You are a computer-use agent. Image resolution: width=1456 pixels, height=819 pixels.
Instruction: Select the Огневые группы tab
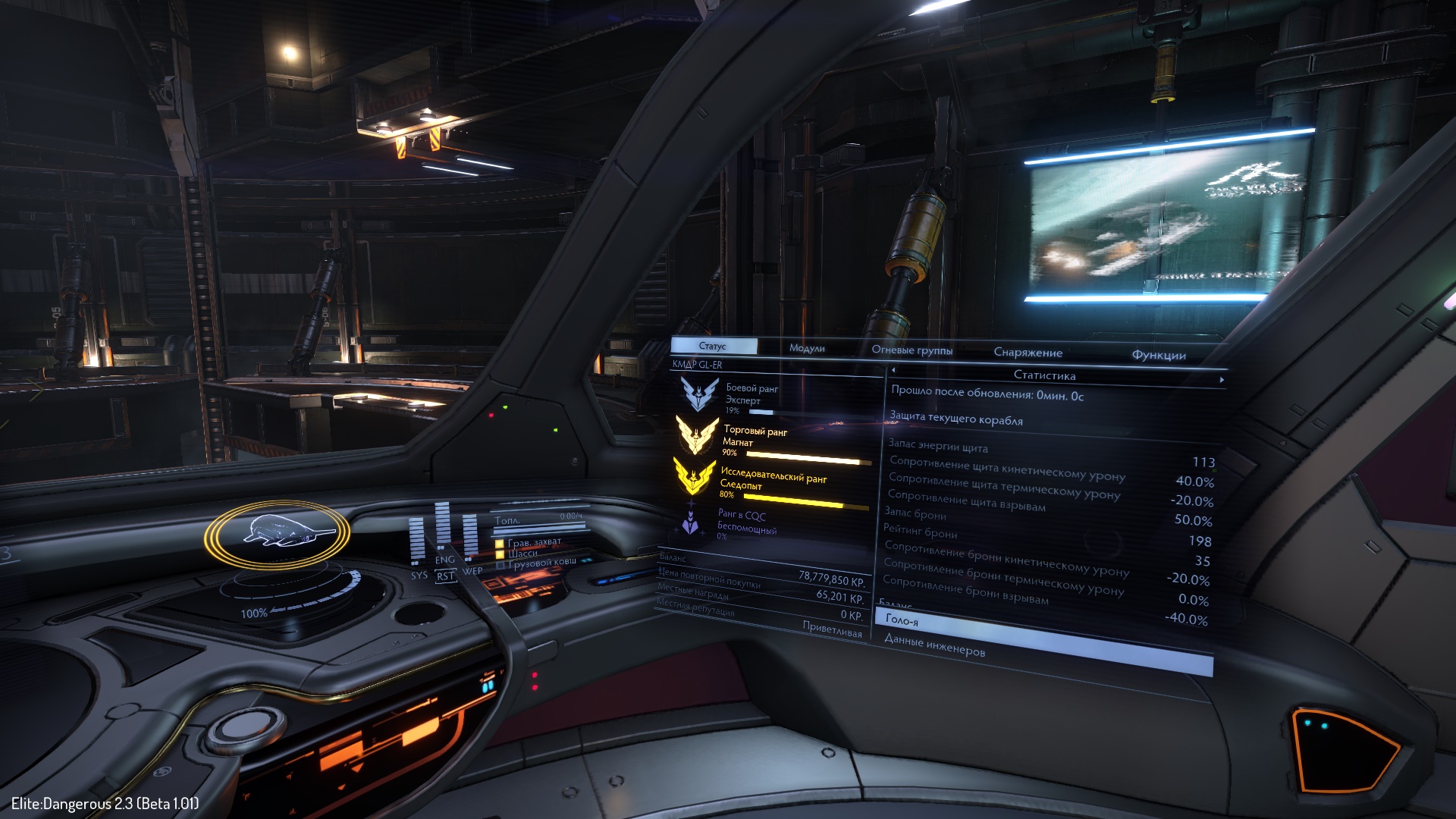(912, 350)
